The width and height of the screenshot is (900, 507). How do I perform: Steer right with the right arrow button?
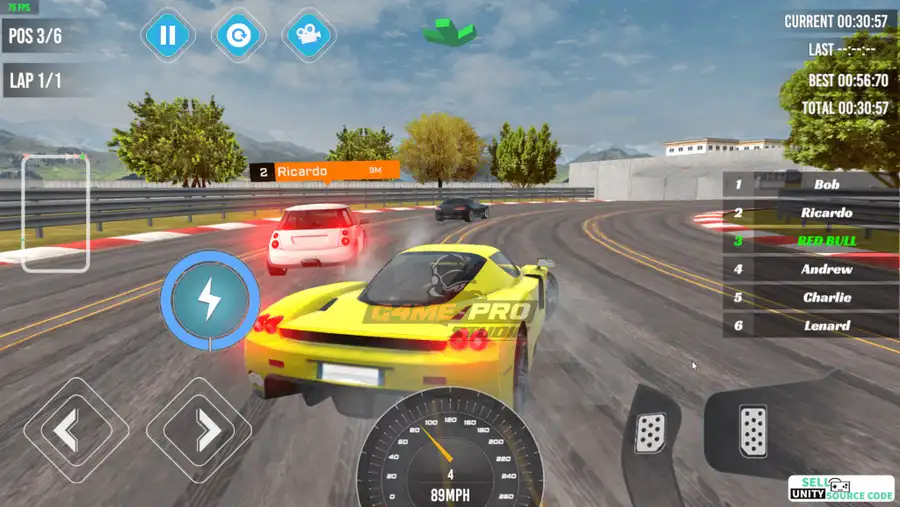click(x=198, y=431)
